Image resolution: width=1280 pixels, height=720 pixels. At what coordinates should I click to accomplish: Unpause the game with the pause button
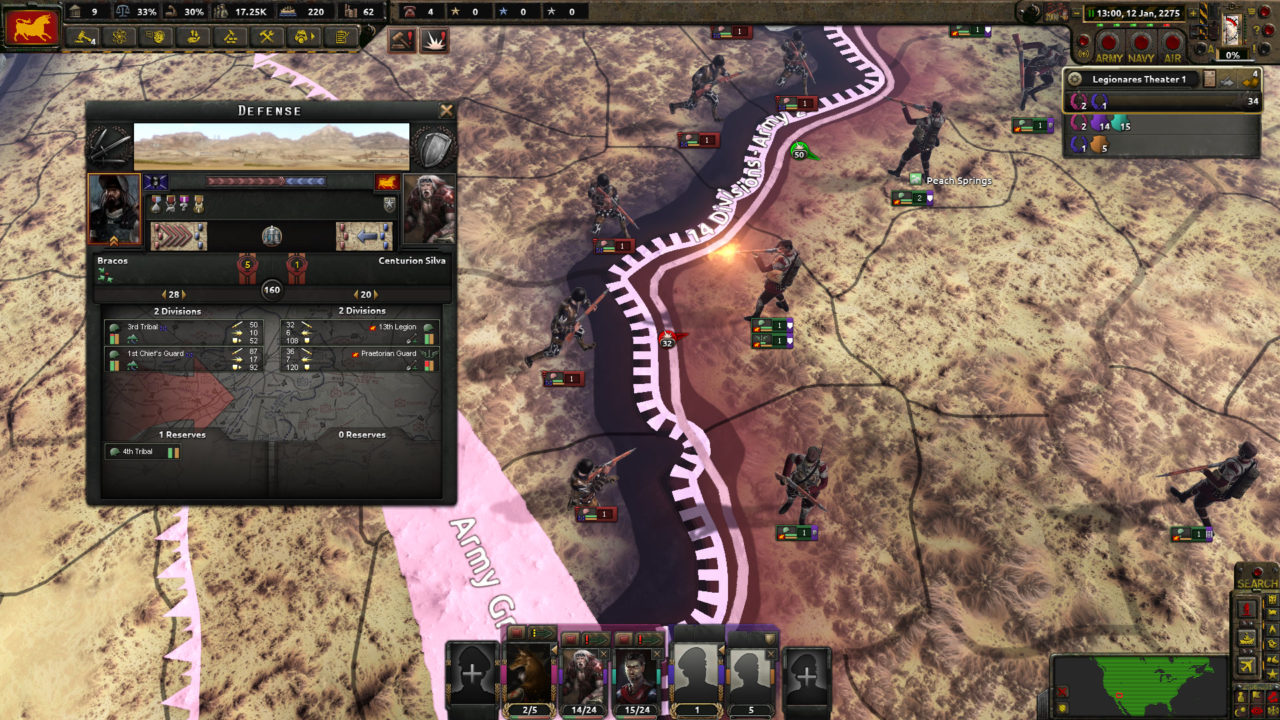click(1091, 12)
